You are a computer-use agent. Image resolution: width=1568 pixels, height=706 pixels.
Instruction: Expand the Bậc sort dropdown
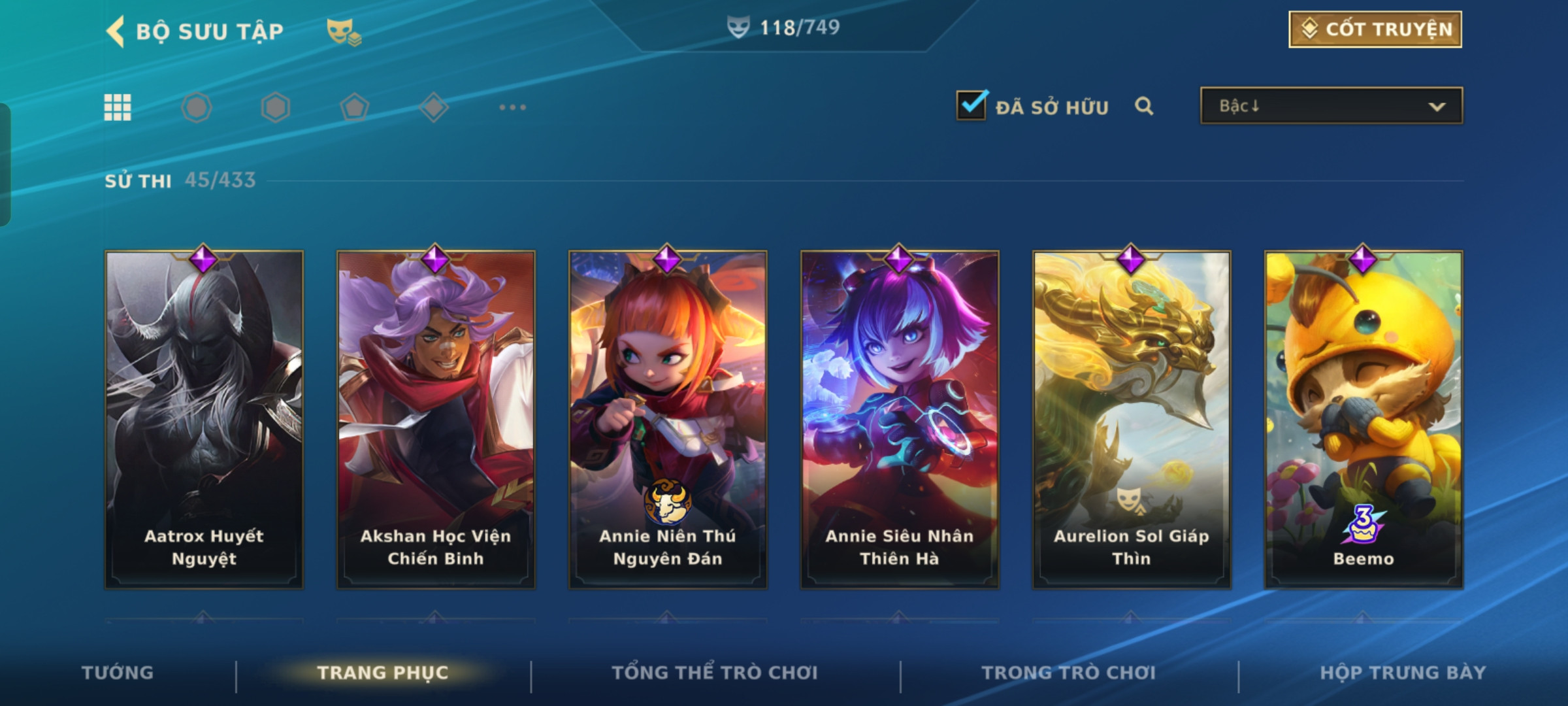point(1331,106)
